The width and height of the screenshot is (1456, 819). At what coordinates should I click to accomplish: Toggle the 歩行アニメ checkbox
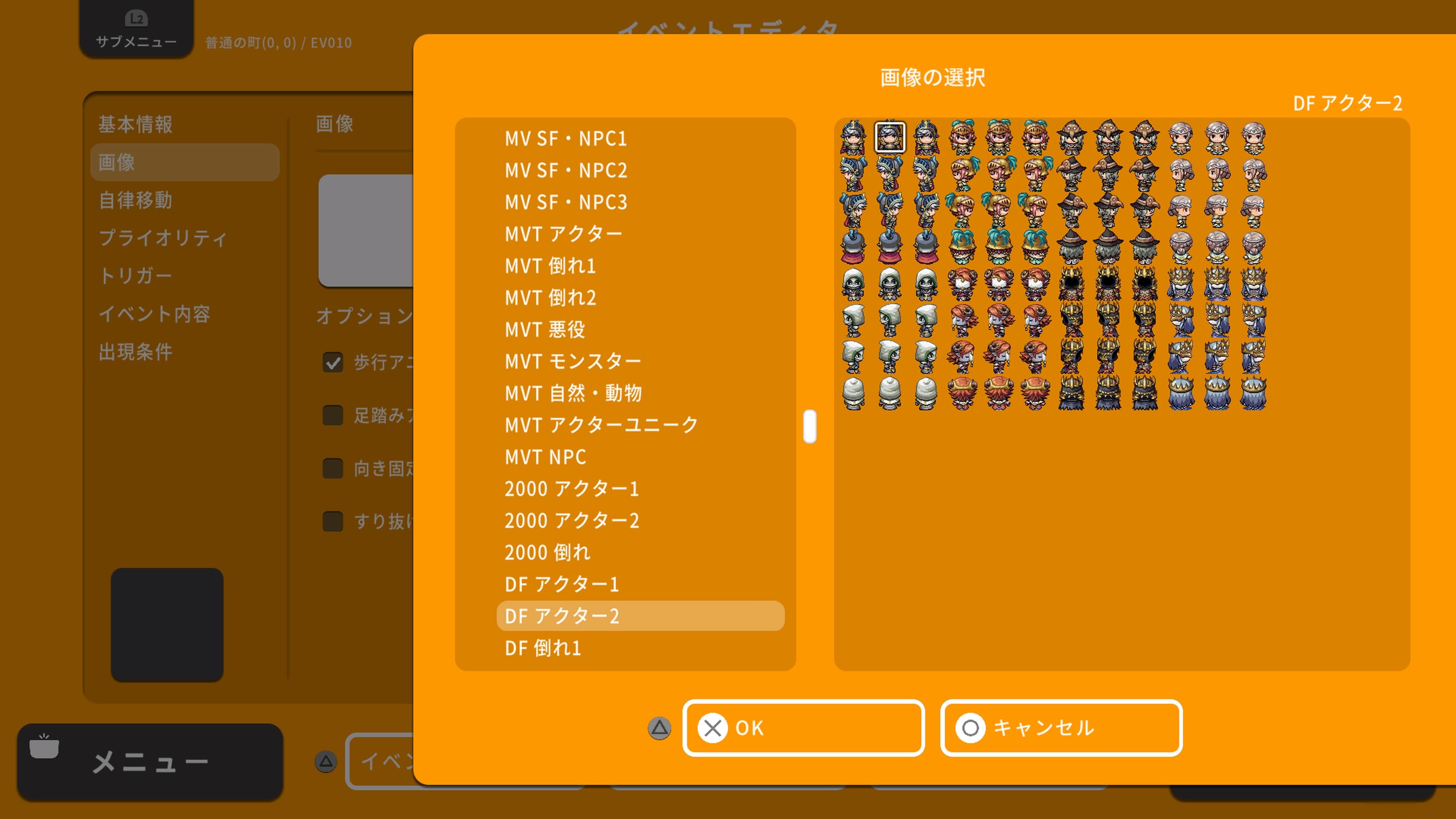[x=333, y=362]
